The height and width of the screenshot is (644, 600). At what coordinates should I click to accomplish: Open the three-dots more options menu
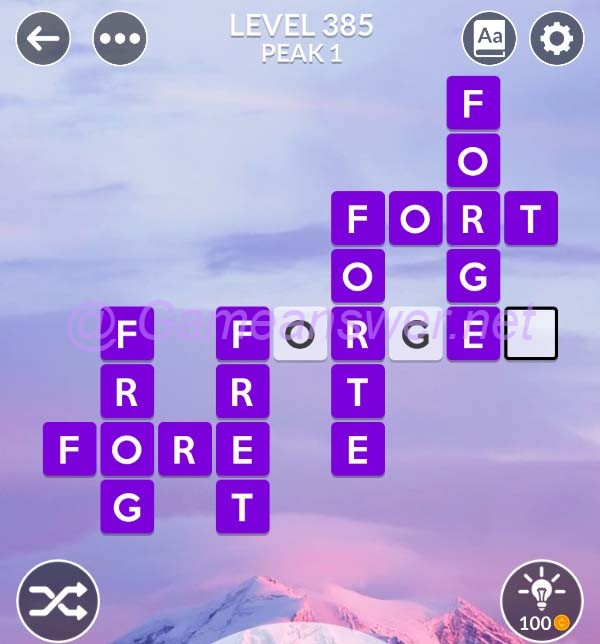(x=120, y=39)
